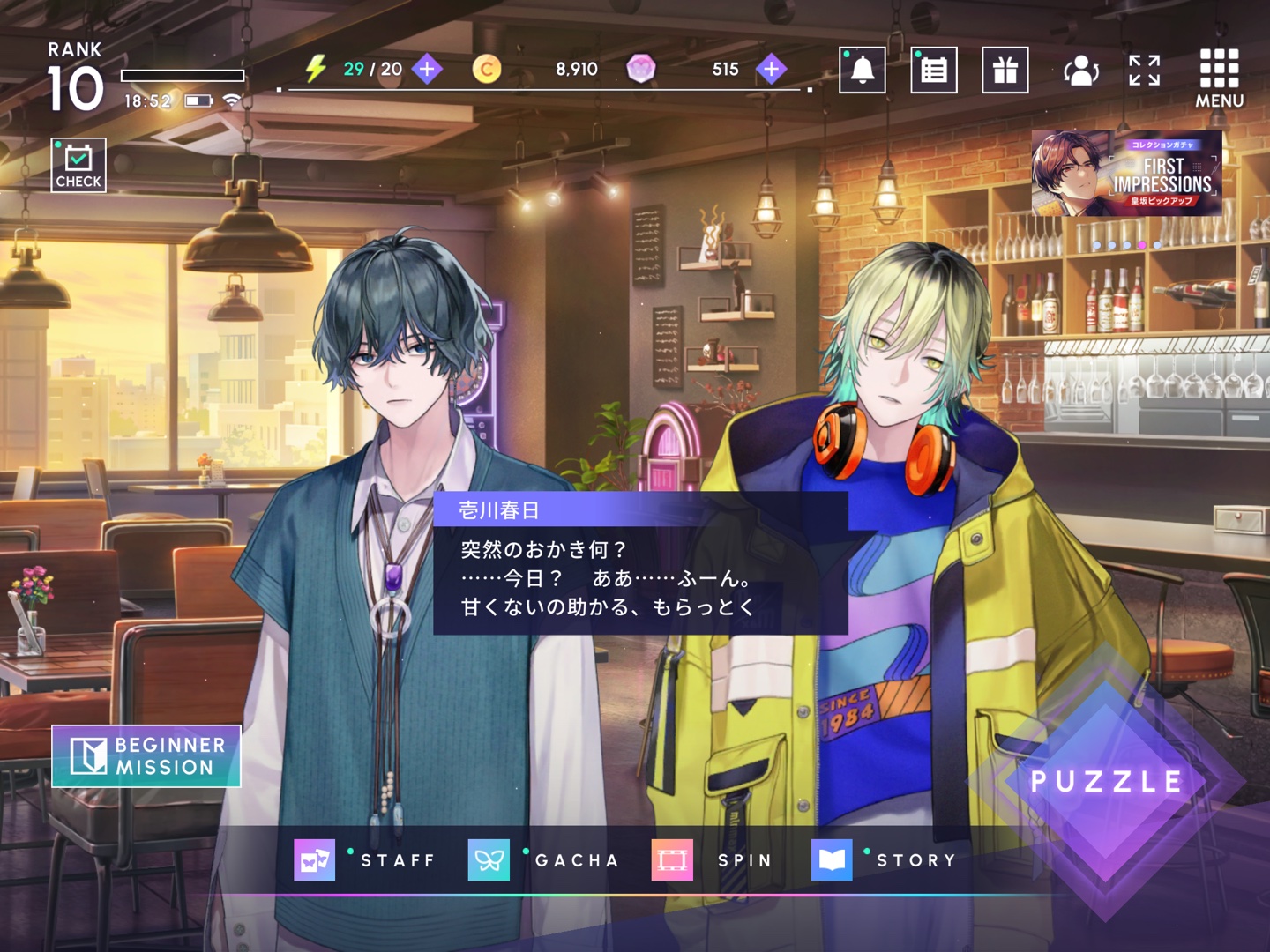This screenshot has width=1270, height=952.
Task: Open the notifications bell
Action: coord(862,70)
